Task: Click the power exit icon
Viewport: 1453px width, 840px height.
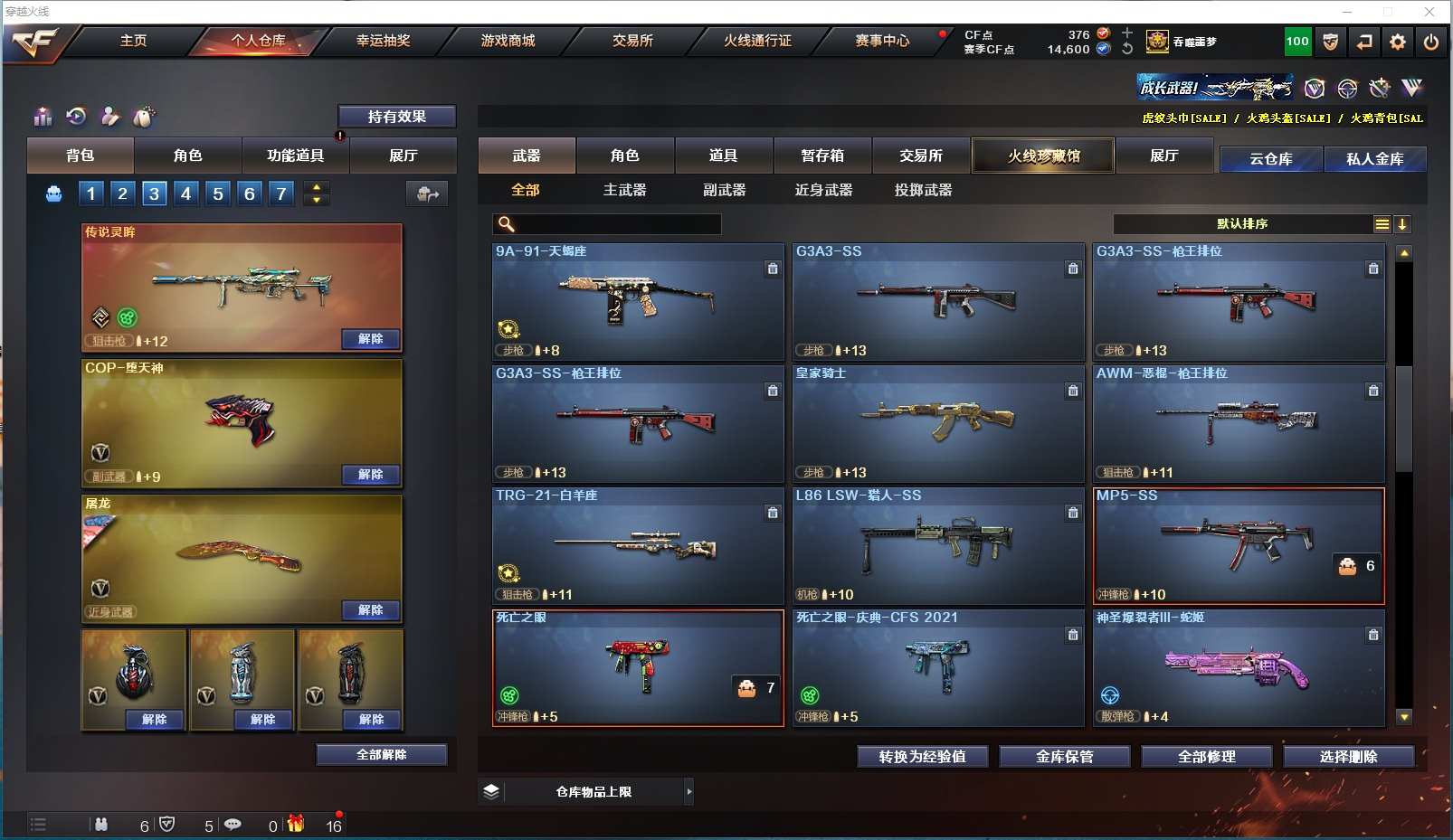Action: [x=1430, y=42]
